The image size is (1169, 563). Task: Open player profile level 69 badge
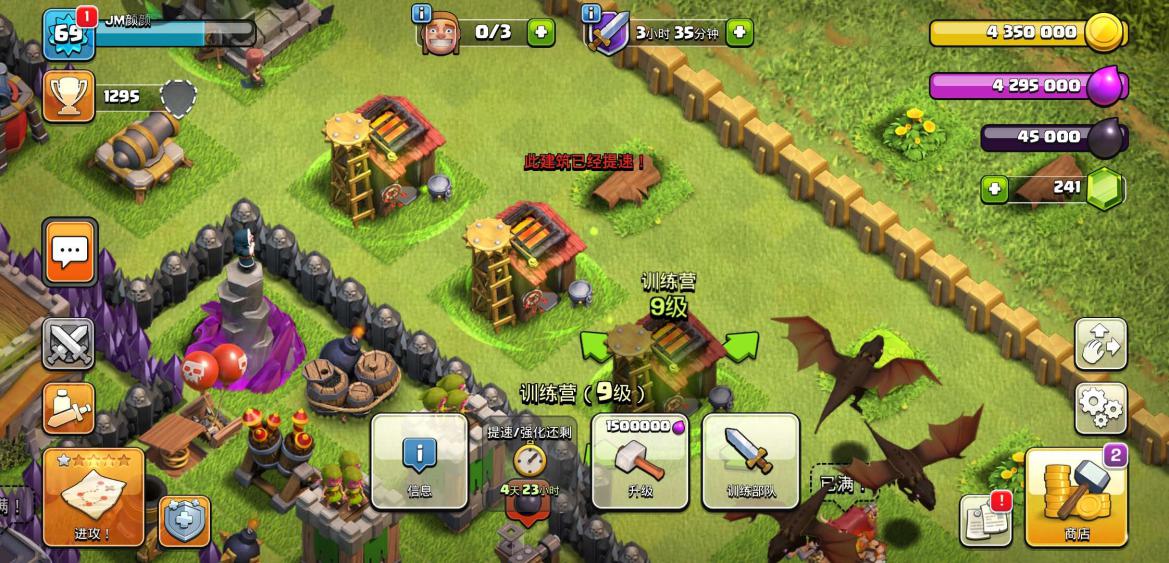[x=68, y=34]
